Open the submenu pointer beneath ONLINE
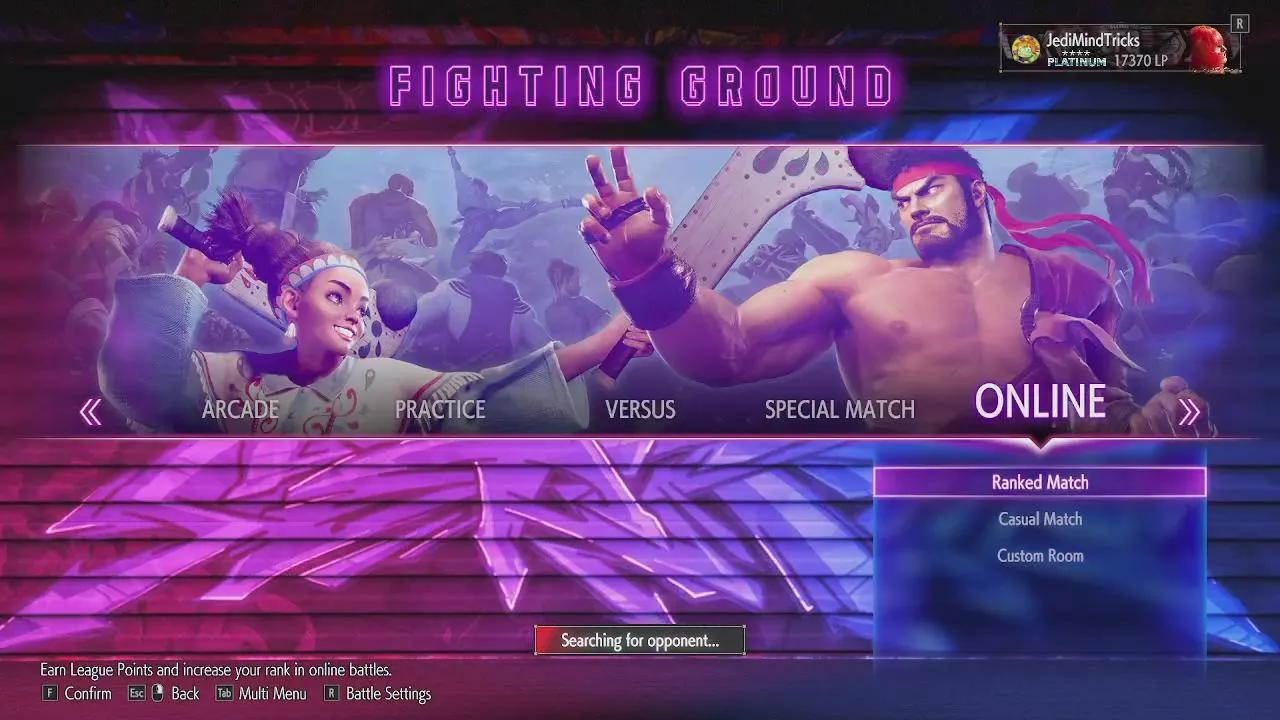 coord(1040,440)
